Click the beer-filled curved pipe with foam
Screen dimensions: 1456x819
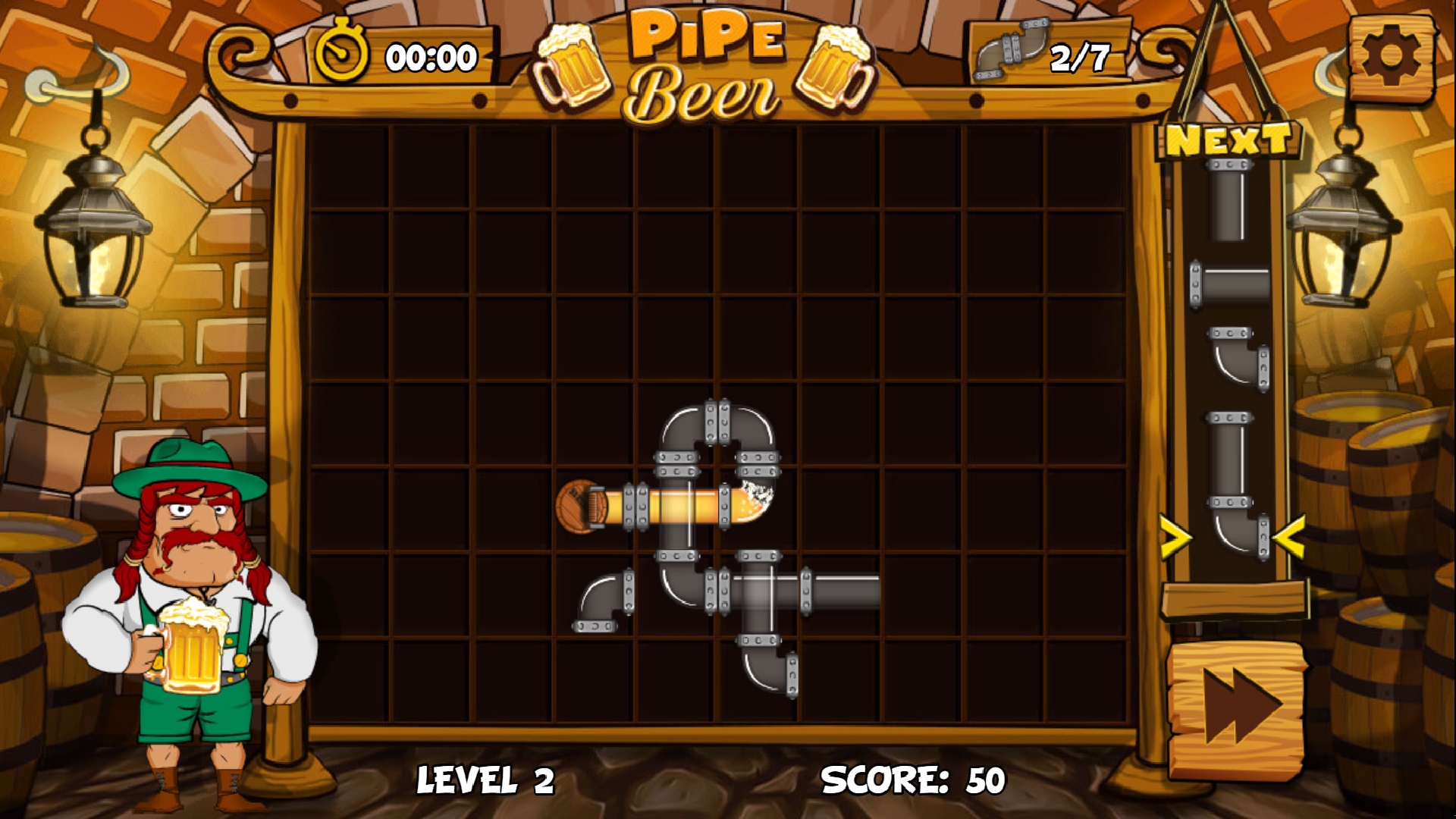tap(747, 503)
